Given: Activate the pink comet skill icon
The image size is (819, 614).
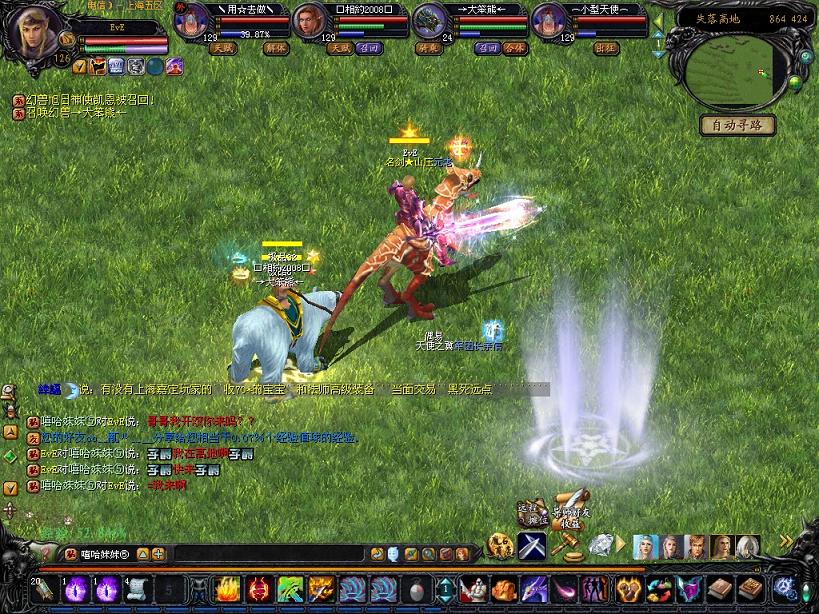Looking at the screenshot, I should (x=565, y=589).
